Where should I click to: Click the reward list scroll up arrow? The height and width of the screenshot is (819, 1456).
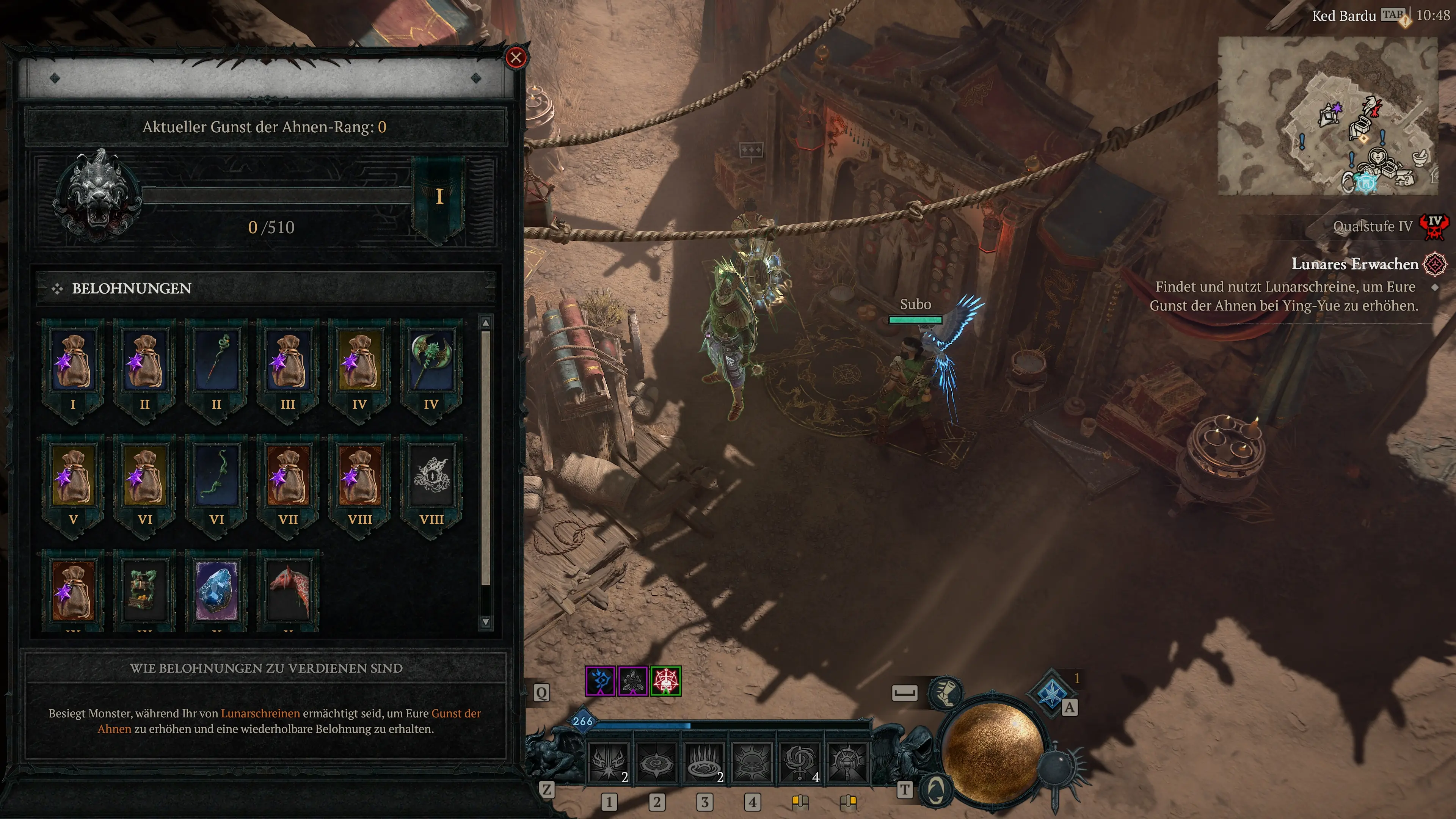[x=485, y=323]
